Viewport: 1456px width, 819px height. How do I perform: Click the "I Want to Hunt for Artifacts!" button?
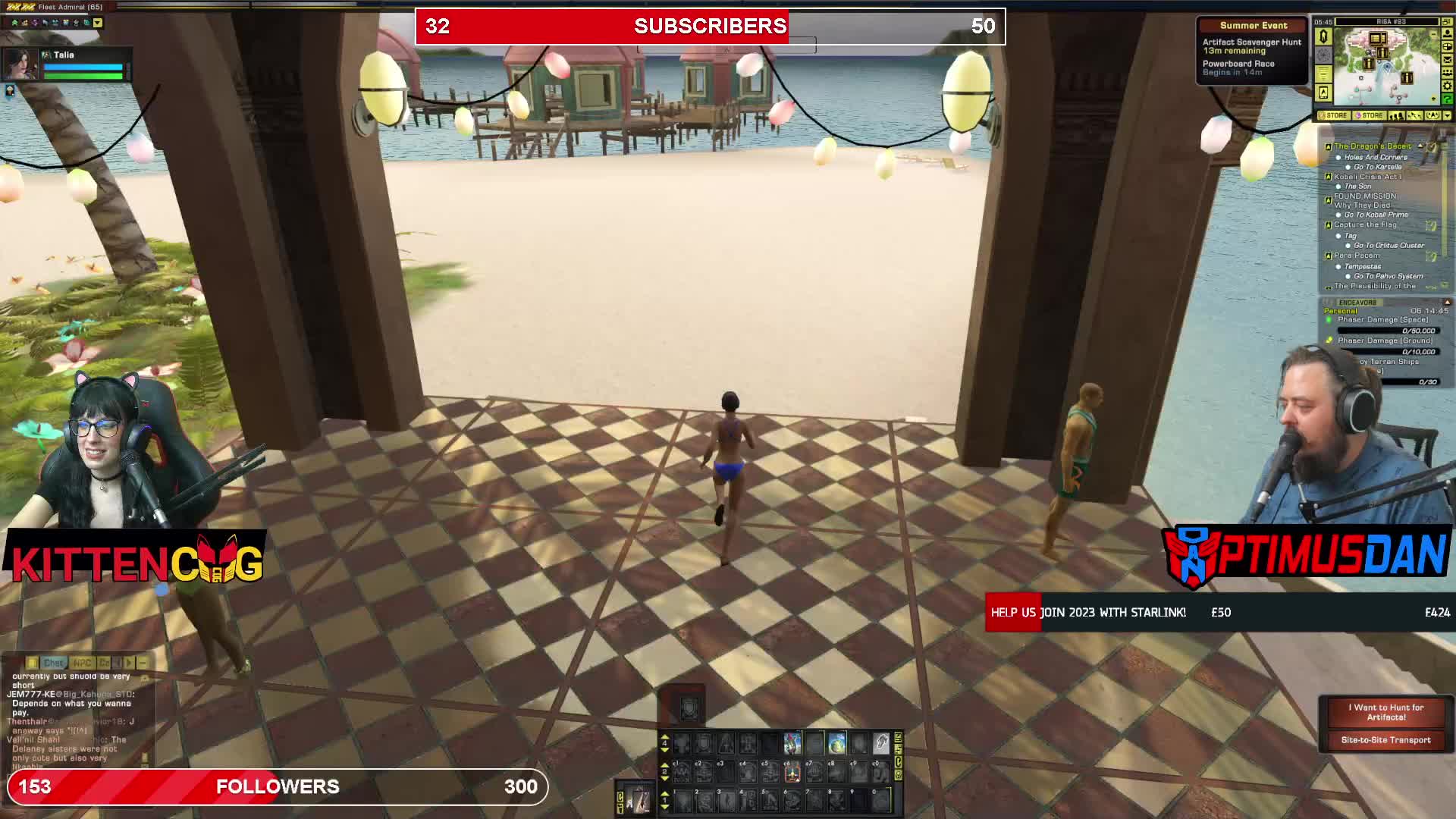click(1385, 712)
